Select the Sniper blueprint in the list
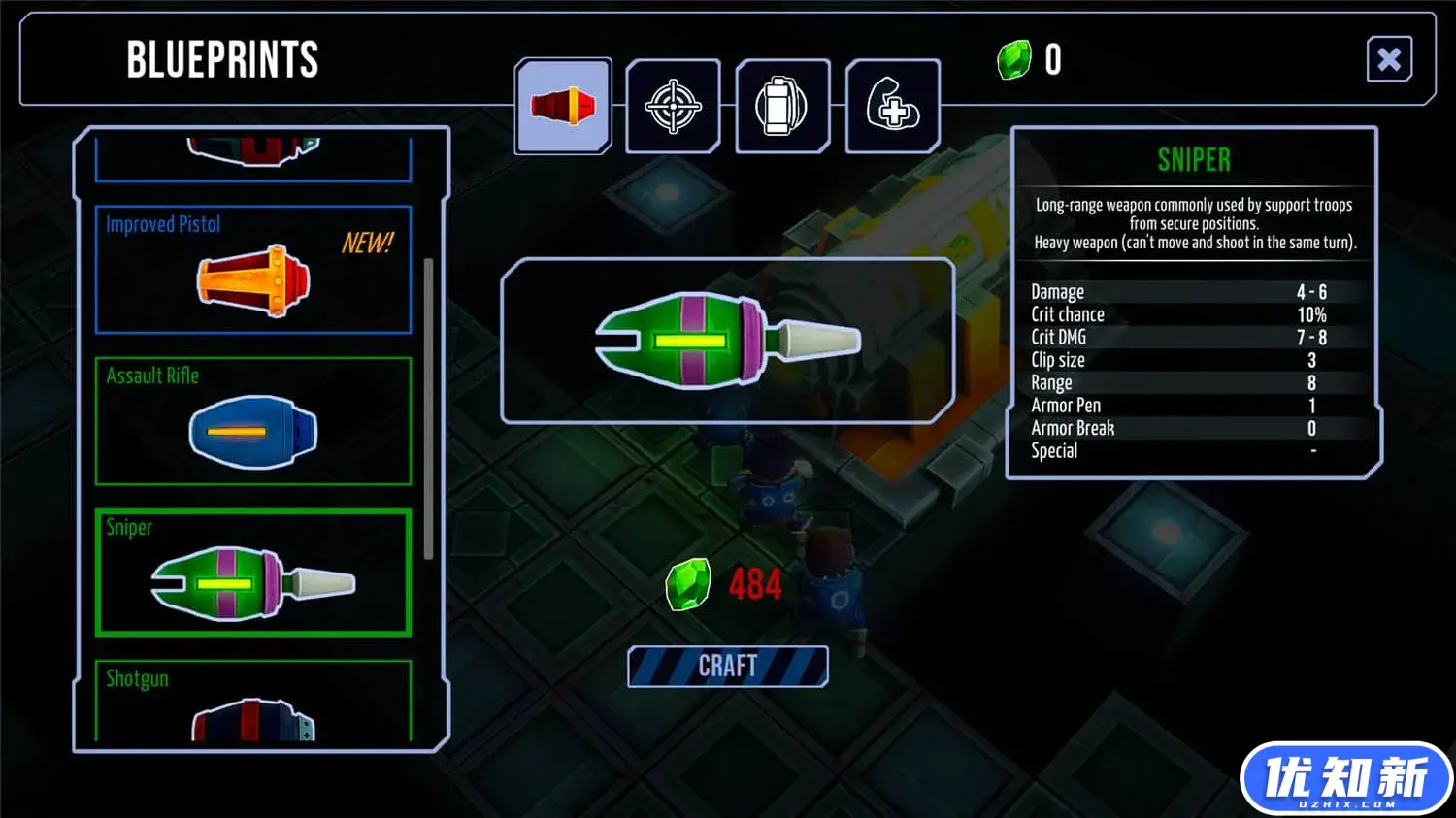Image resolution: width=1456 pixels, height=818 pixels. [x=253, y=573]
